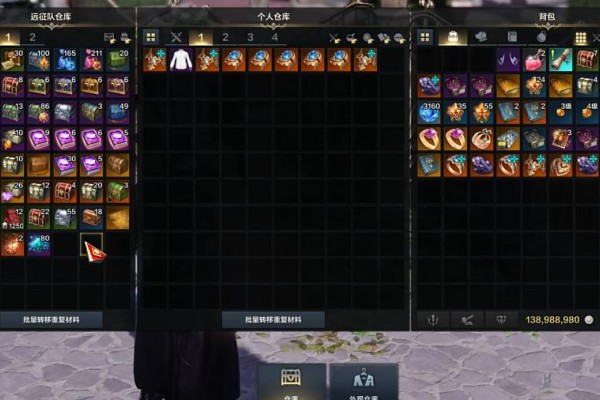Select the blue crystal stack of 165
600x400 pixels.
[x=66, y=61]
